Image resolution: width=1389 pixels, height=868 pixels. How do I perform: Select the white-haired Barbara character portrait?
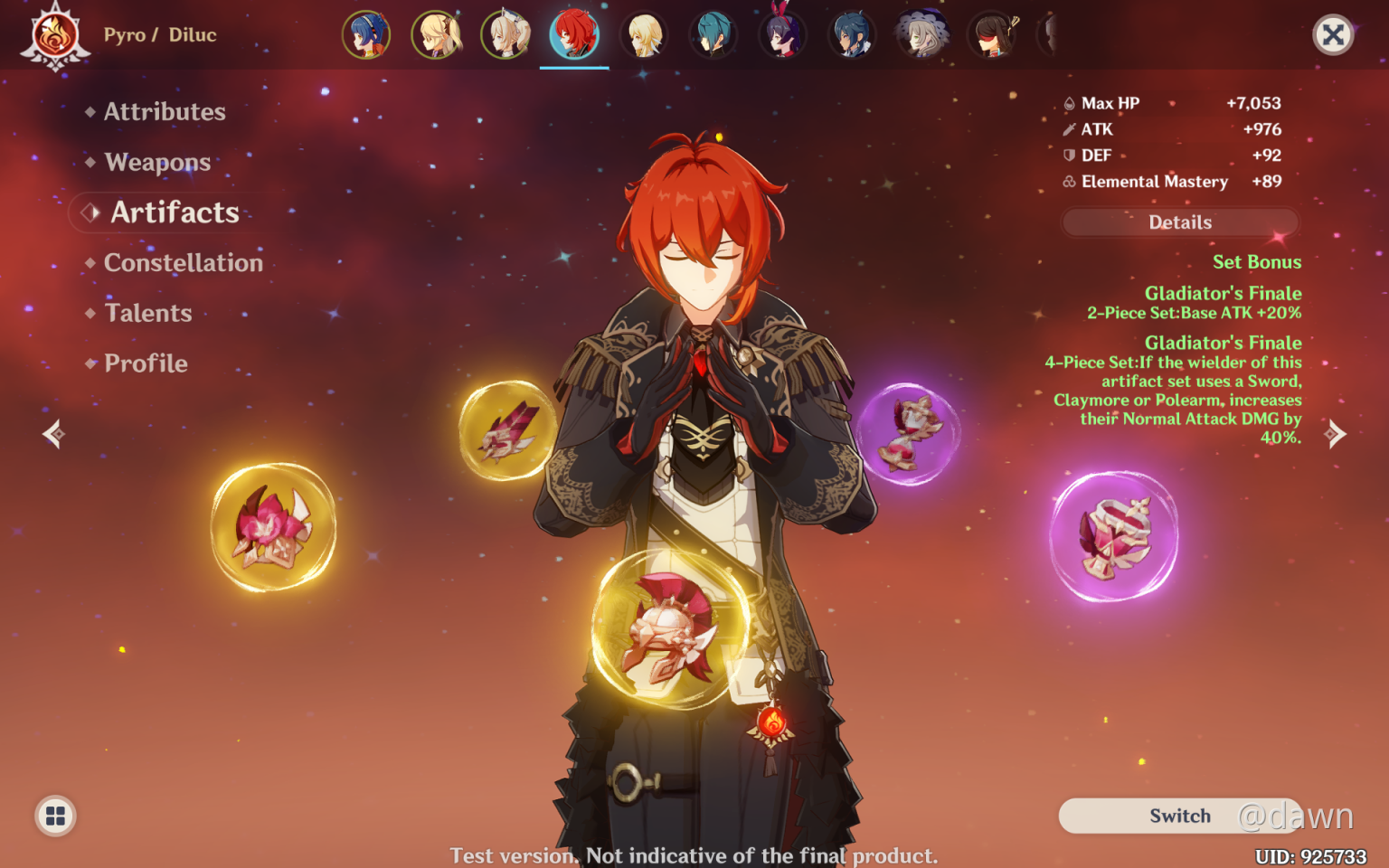[x=506, y=36]
